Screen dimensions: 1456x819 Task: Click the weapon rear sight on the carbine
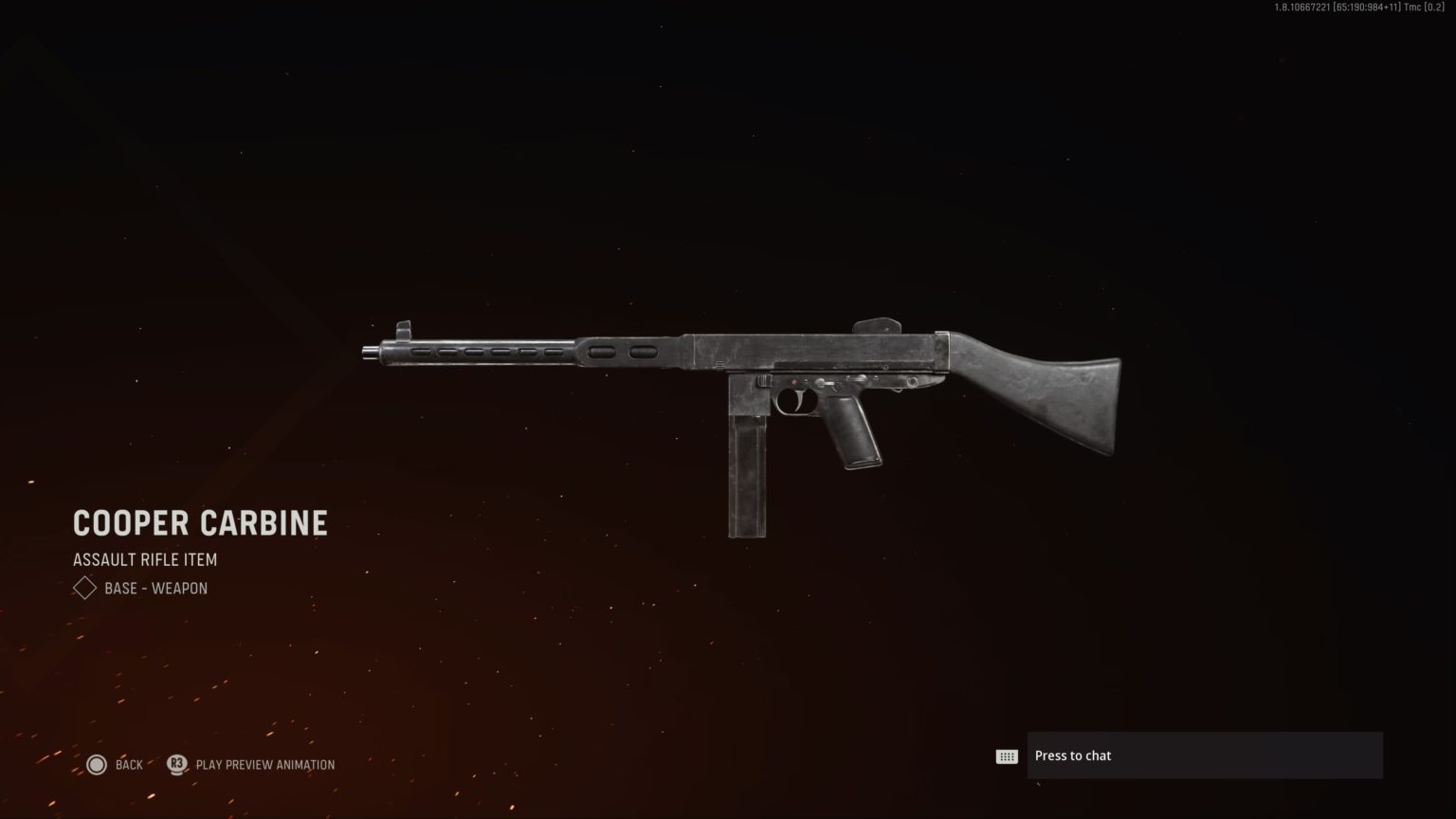click(x=879, y=320)
